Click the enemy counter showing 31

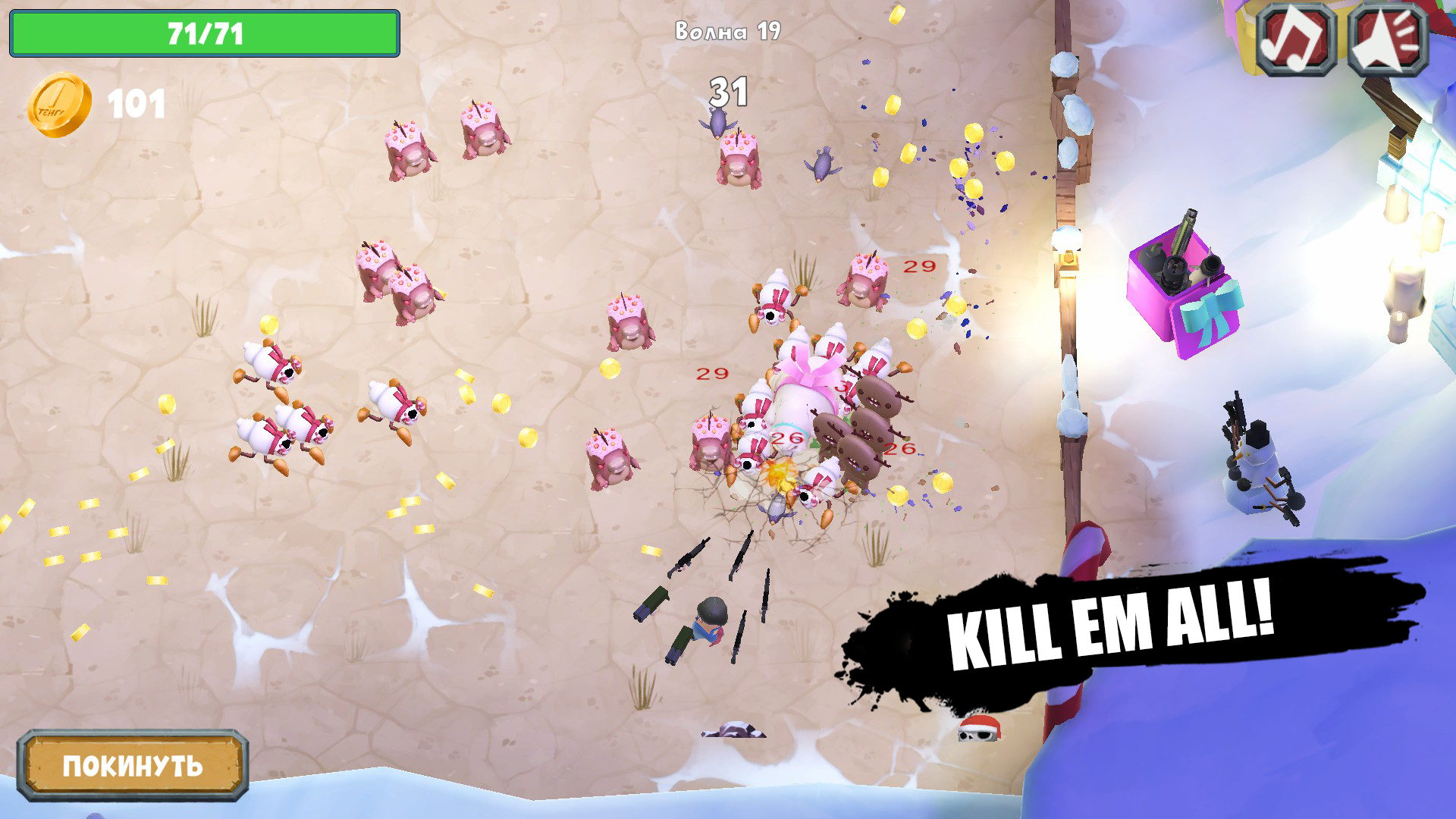729,90
